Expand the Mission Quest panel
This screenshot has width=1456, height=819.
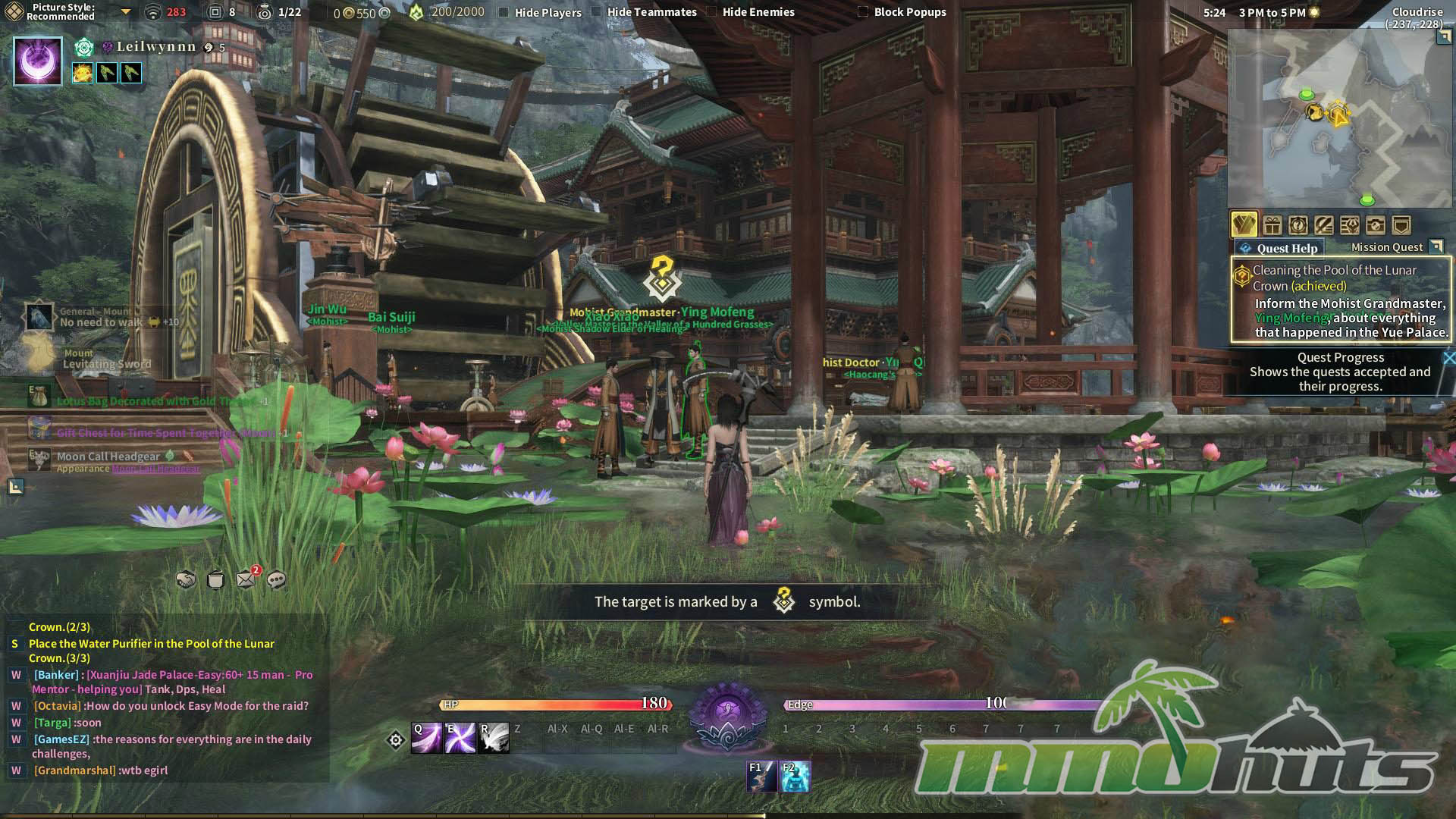tap(1436, 246)
